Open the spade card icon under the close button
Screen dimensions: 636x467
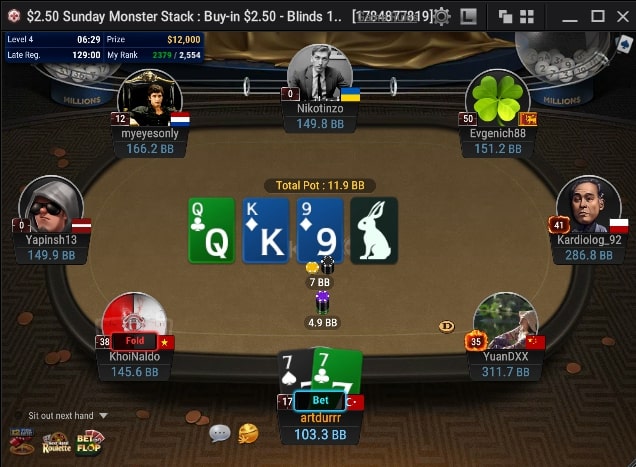coord(624,43)
